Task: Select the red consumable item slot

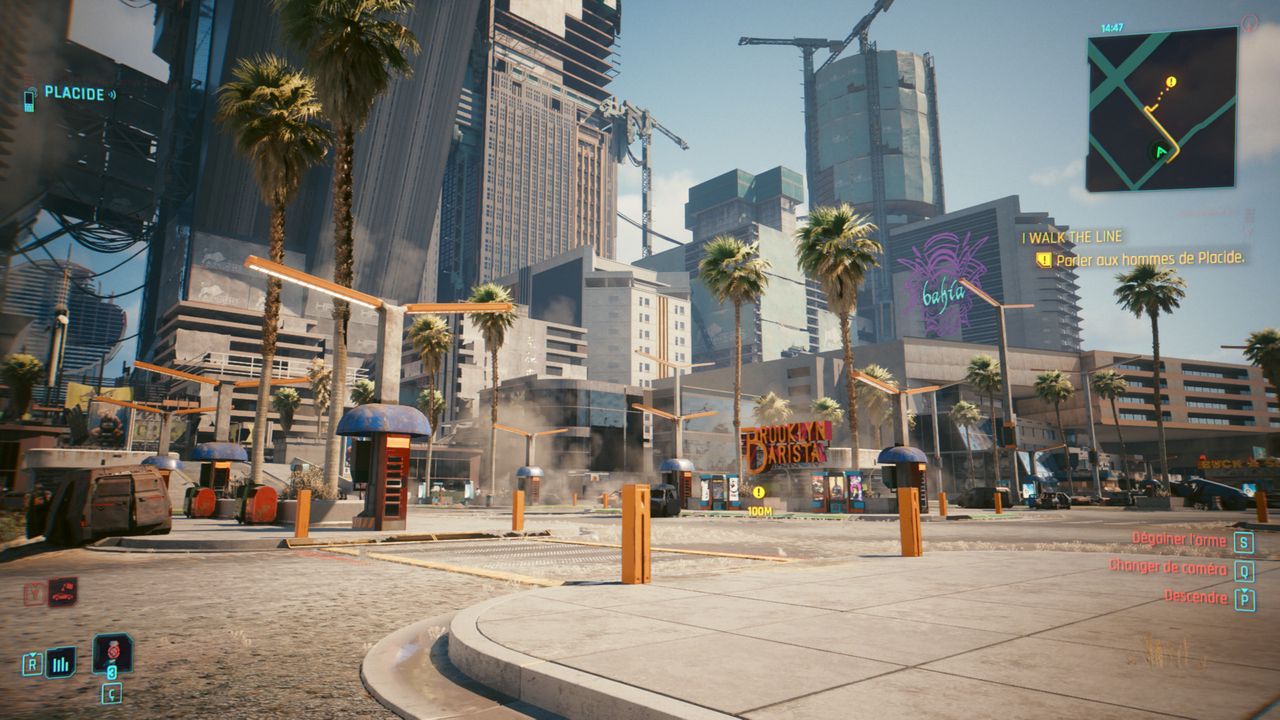Action: coord(112,653)
